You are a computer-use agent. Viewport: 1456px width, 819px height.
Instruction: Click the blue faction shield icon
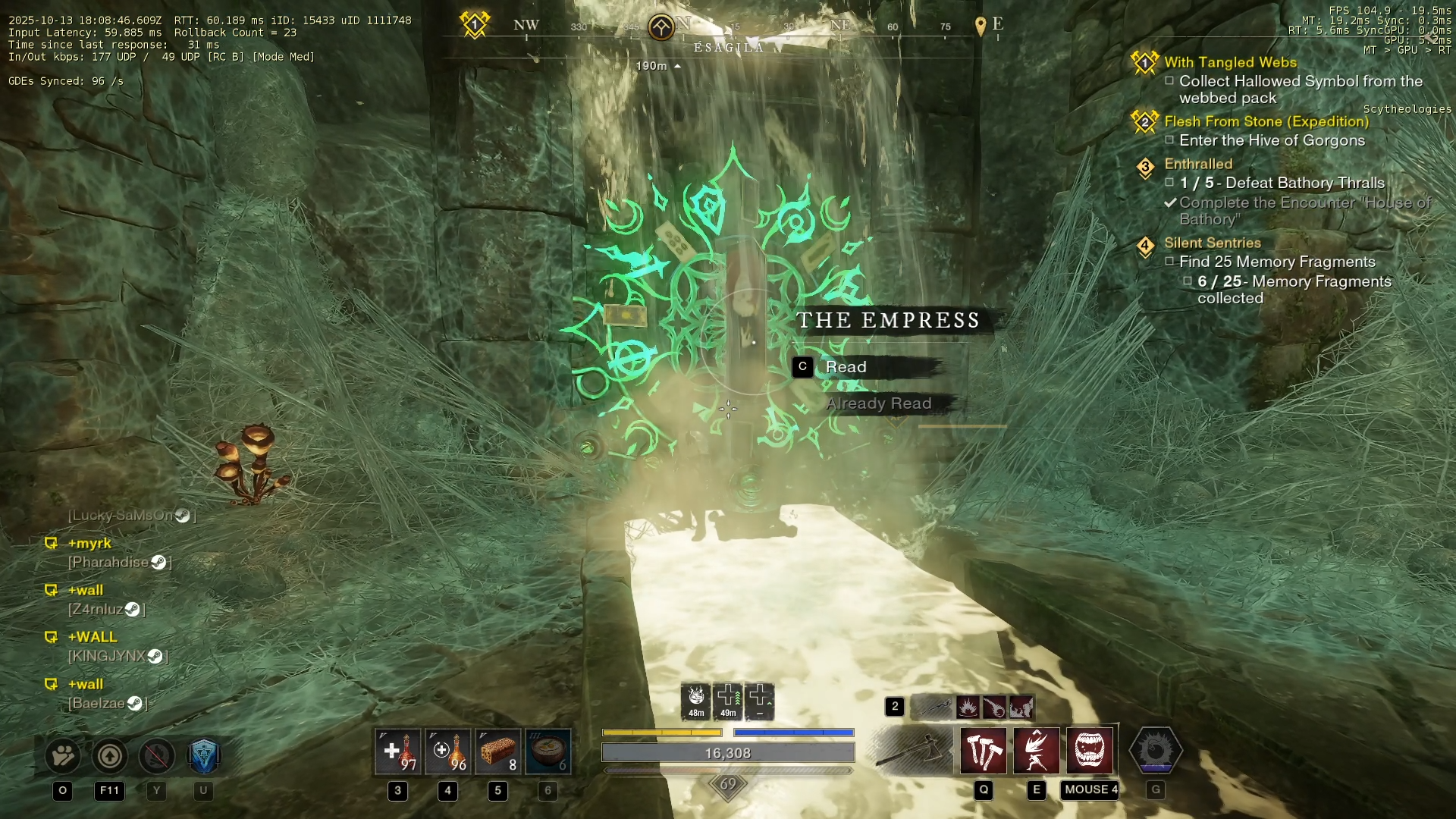click(x=203, y=755)
